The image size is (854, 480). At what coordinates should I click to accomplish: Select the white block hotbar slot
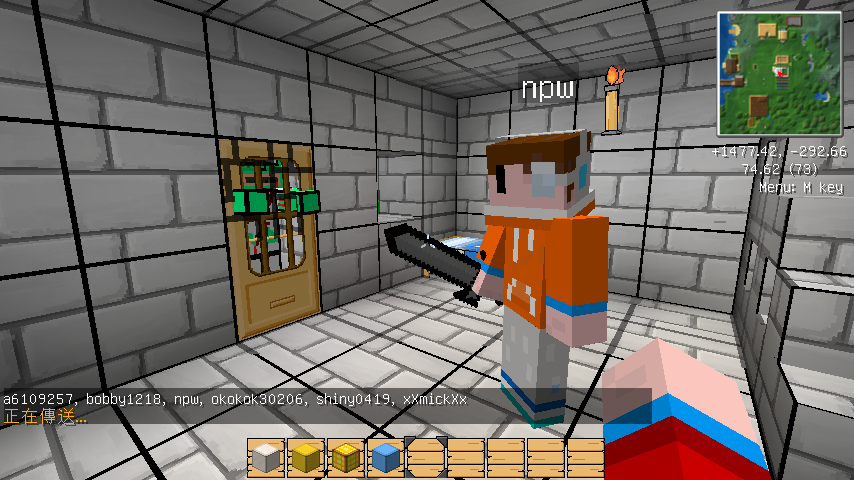tap(265, 458)
